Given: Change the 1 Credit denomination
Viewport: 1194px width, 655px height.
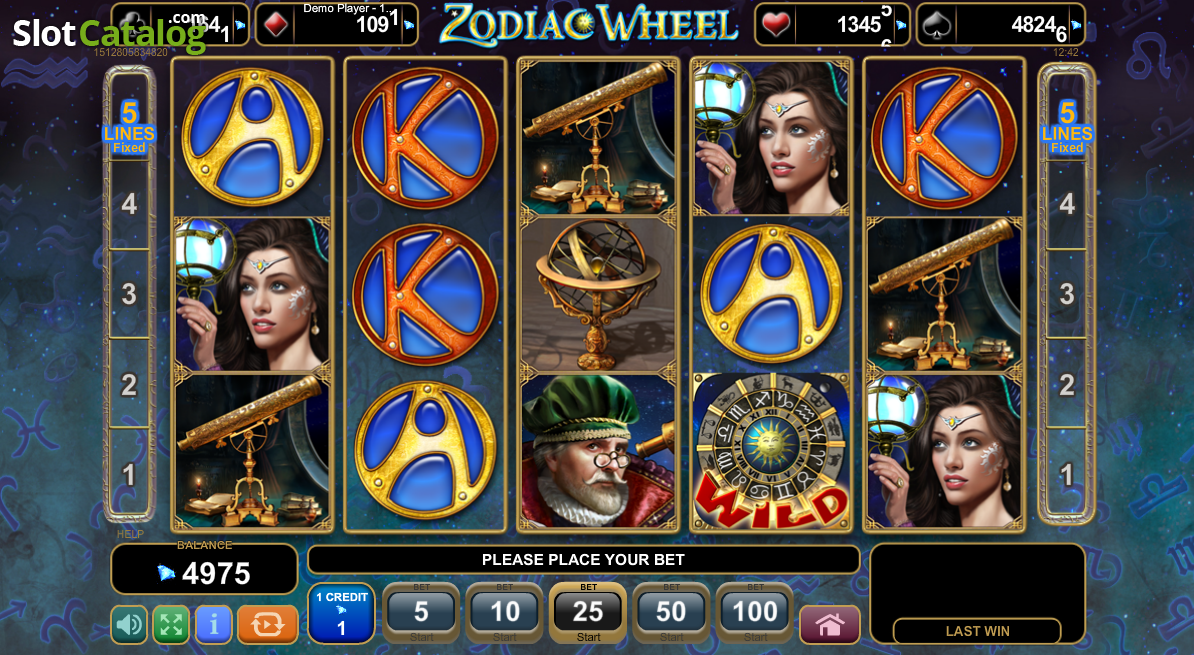Looking at the screenshot, I should click(x=341, y=613).
